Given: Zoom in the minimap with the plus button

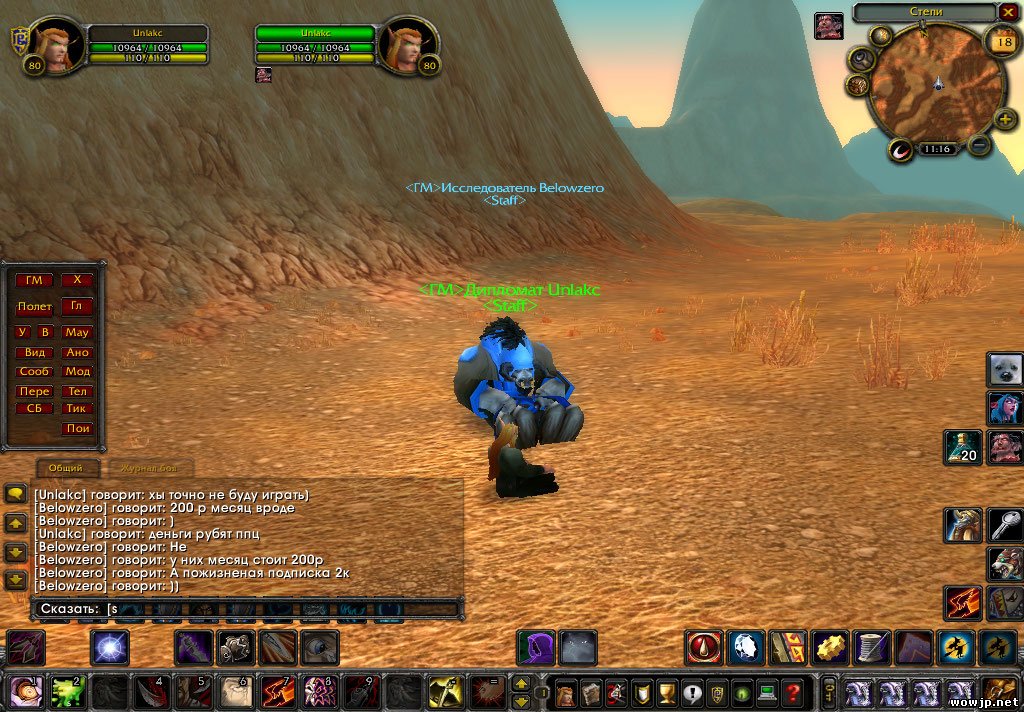Looking at the screenshot, I should [1006, 120].
